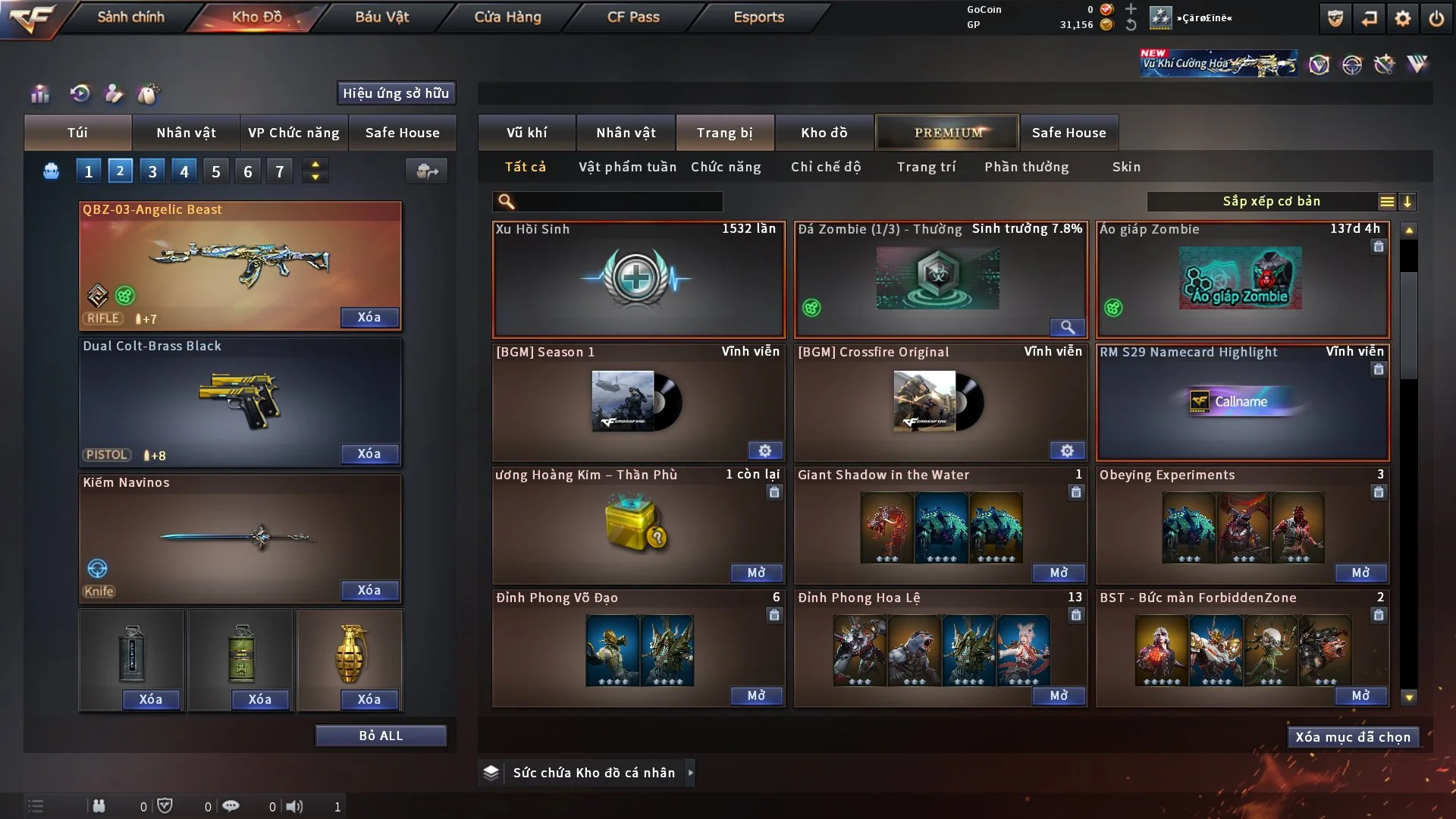Viewport: 1456px width, 819px height.
Task: Choose bag slot number 3
Action: click(x=152, y=171)
